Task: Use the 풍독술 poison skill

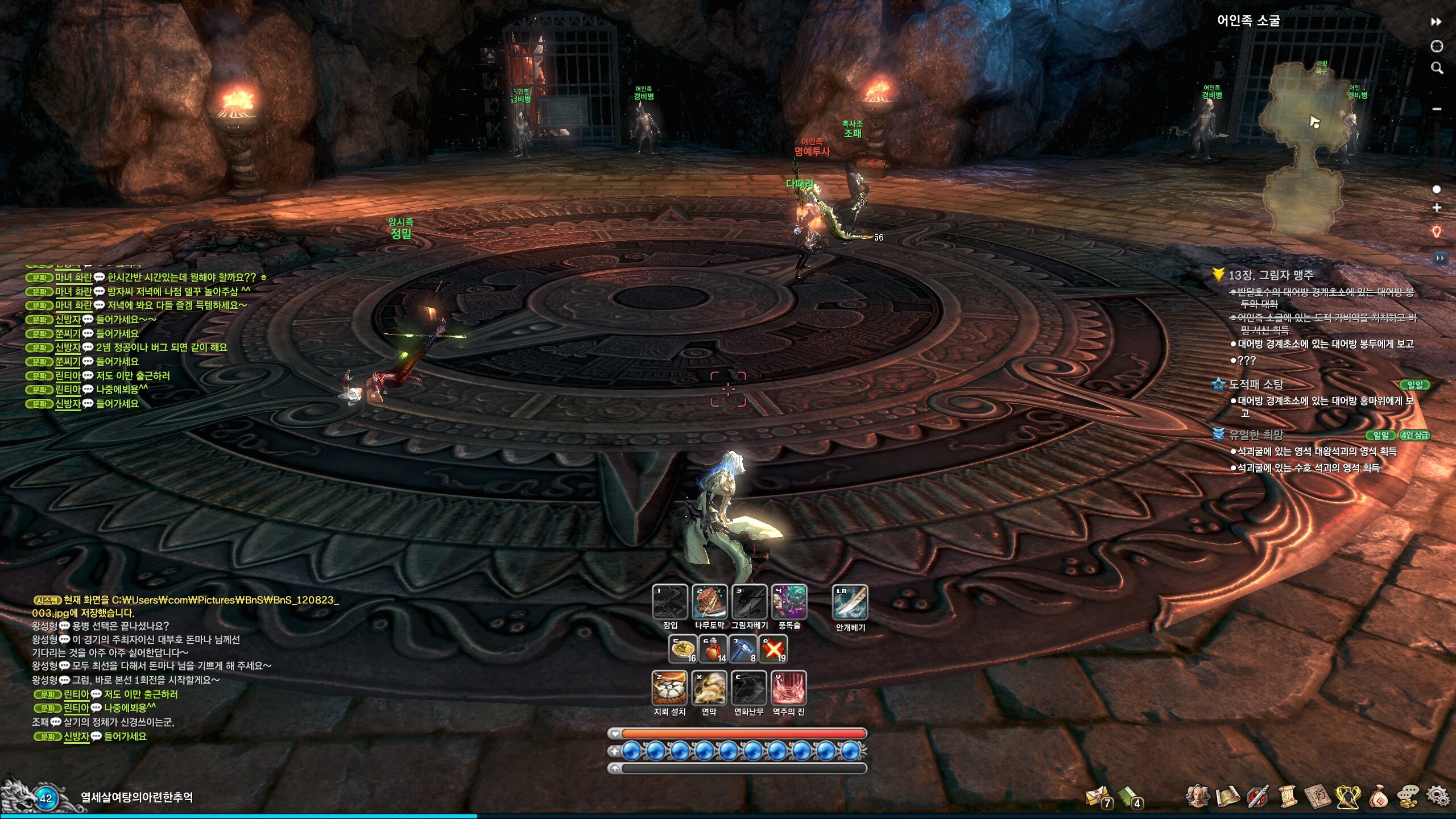Action: click(x=789, y=602)
